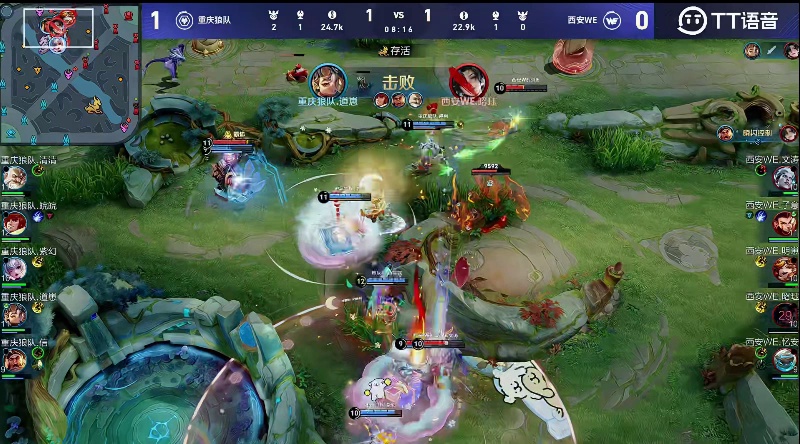Click the minimap in the corner
The image size is (800, 444).
[68, 72]
